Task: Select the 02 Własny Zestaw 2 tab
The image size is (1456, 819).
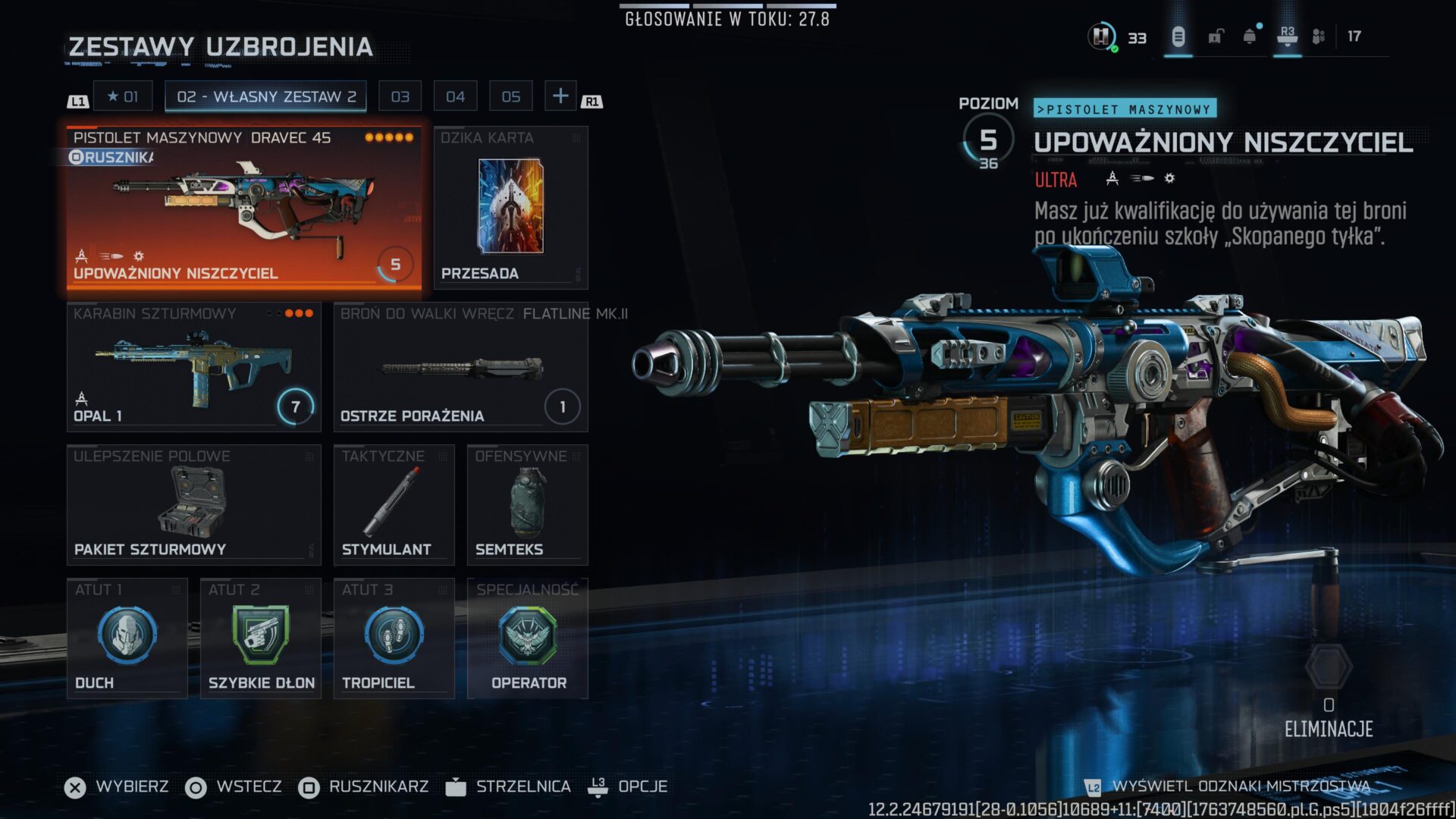Action: pos(265,96)
